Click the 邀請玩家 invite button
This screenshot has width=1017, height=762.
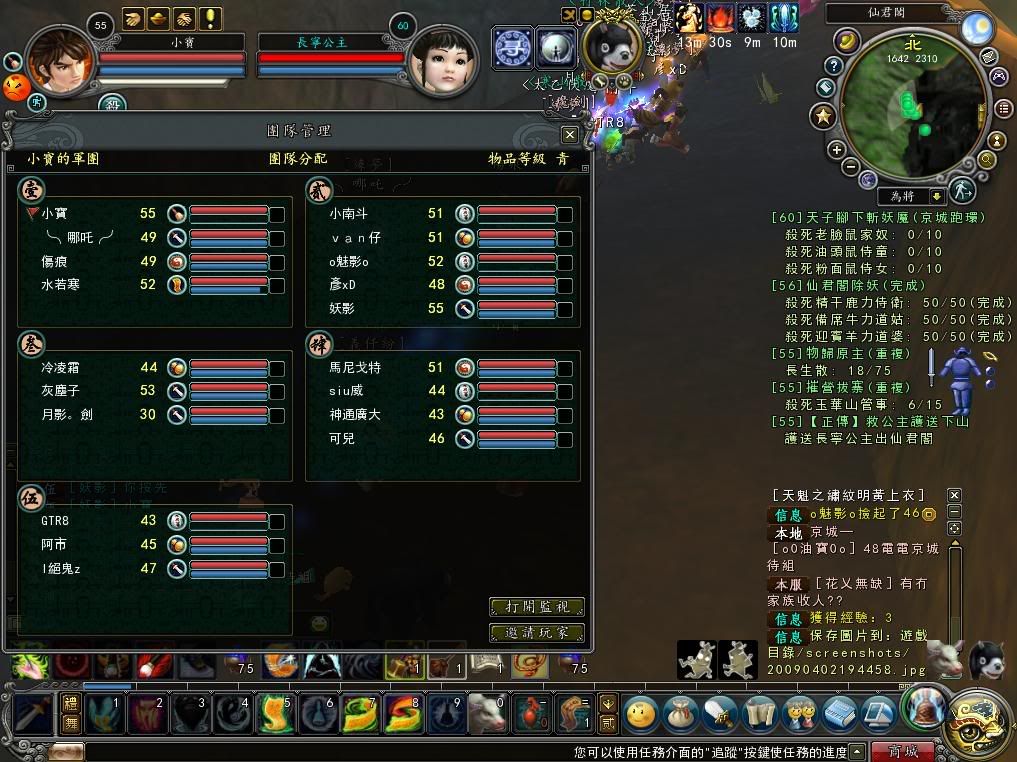tap(536, 633)
